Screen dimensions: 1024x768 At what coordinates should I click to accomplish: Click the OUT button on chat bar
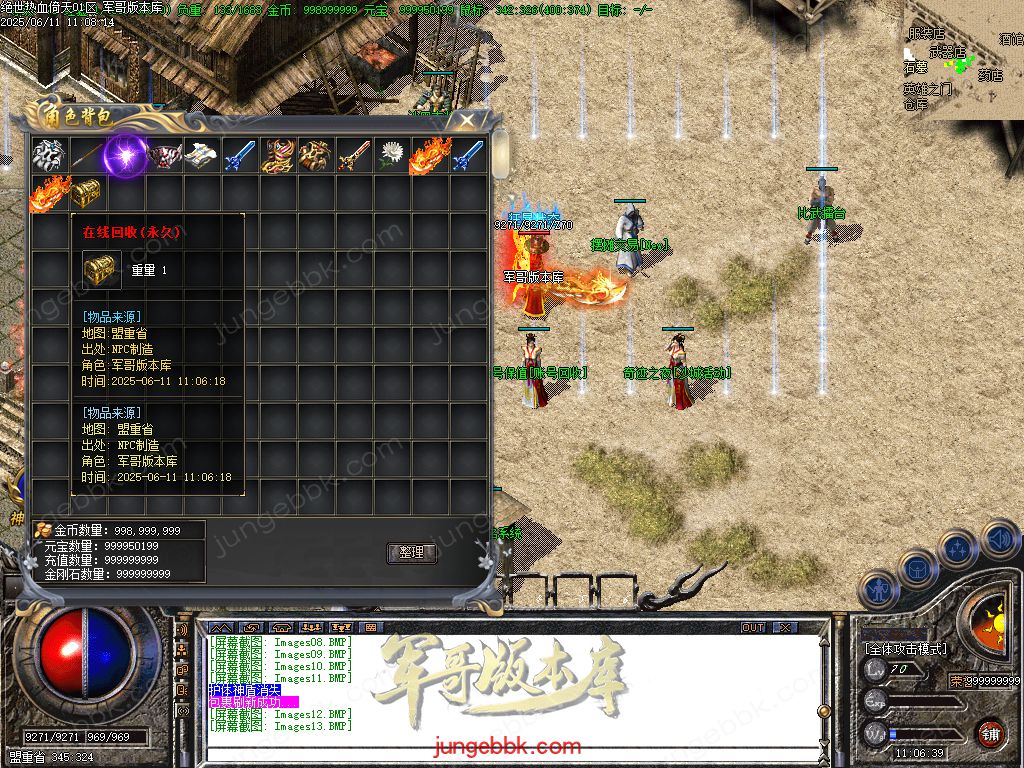(x=753, y=627)
